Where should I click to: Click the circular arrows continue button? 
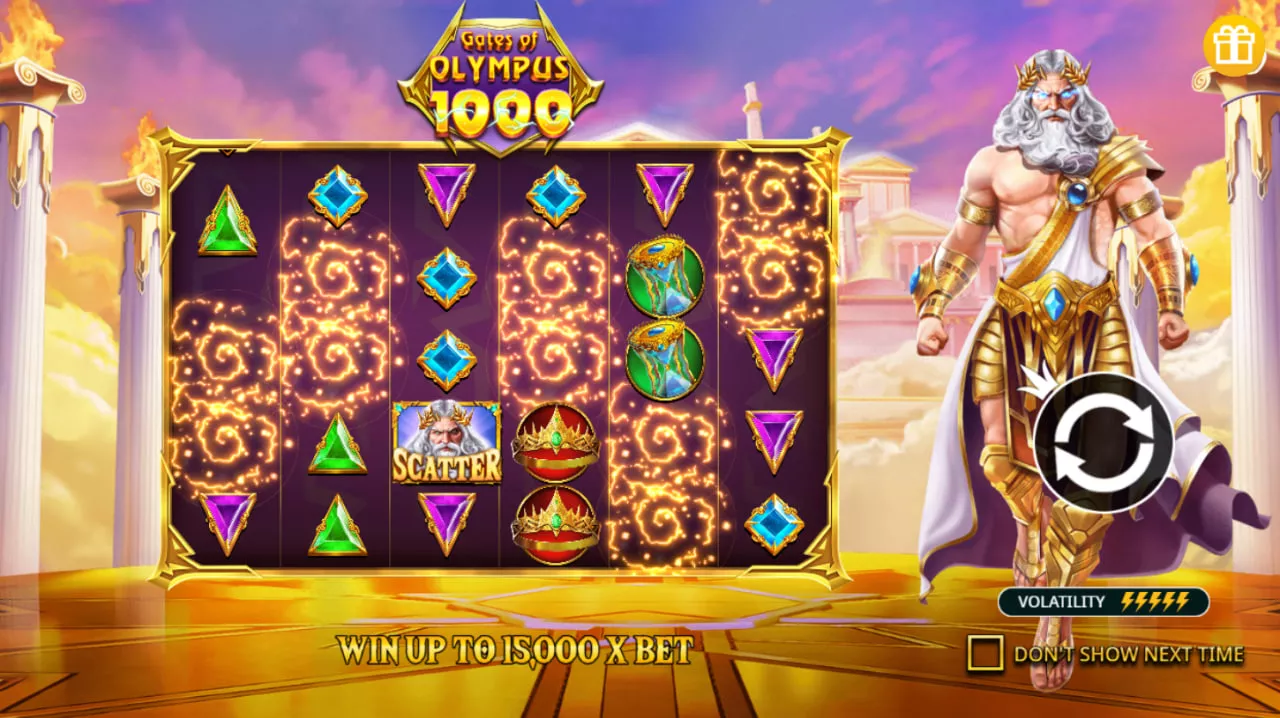pyautogui.click(x=1103, y=441)
